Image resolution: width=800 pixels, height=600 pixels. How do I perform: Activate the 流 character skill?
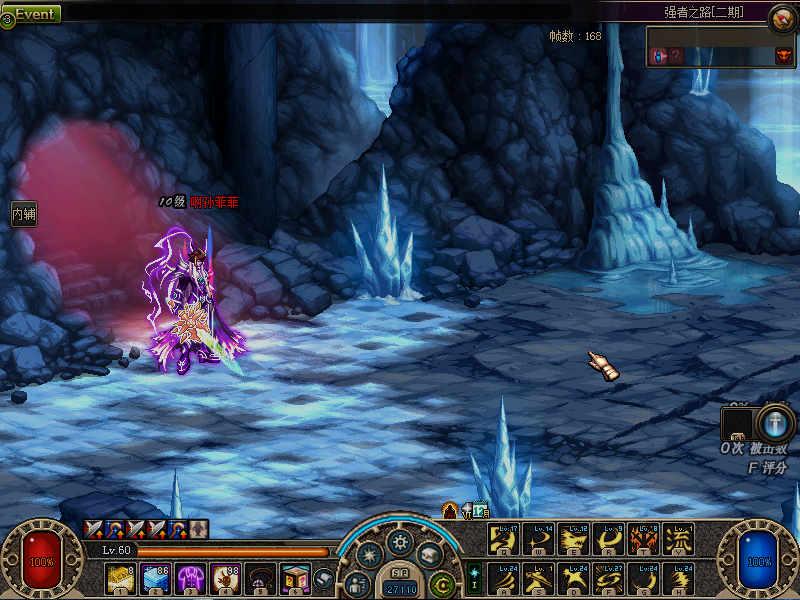(678, 539)
